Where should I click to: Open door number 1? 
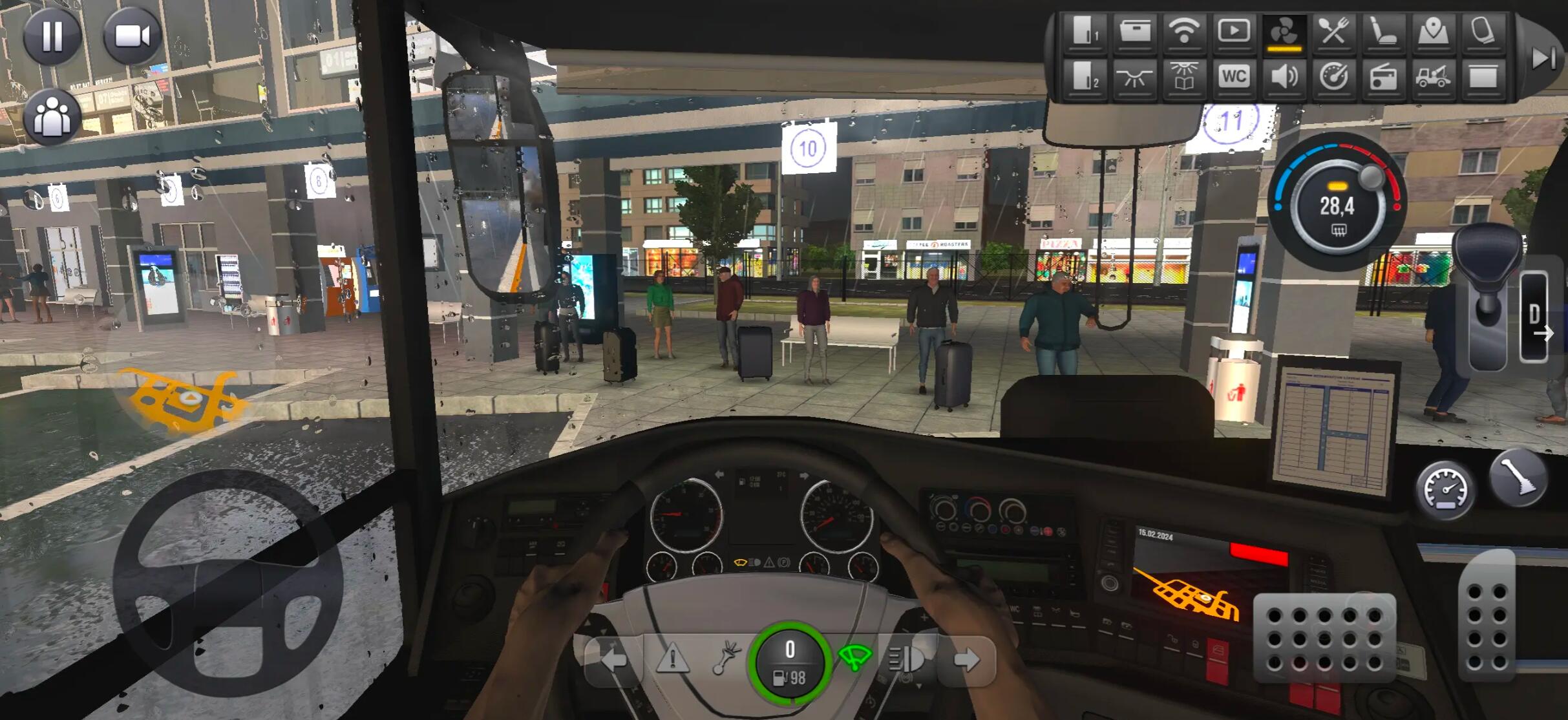tap(1085, 31)
